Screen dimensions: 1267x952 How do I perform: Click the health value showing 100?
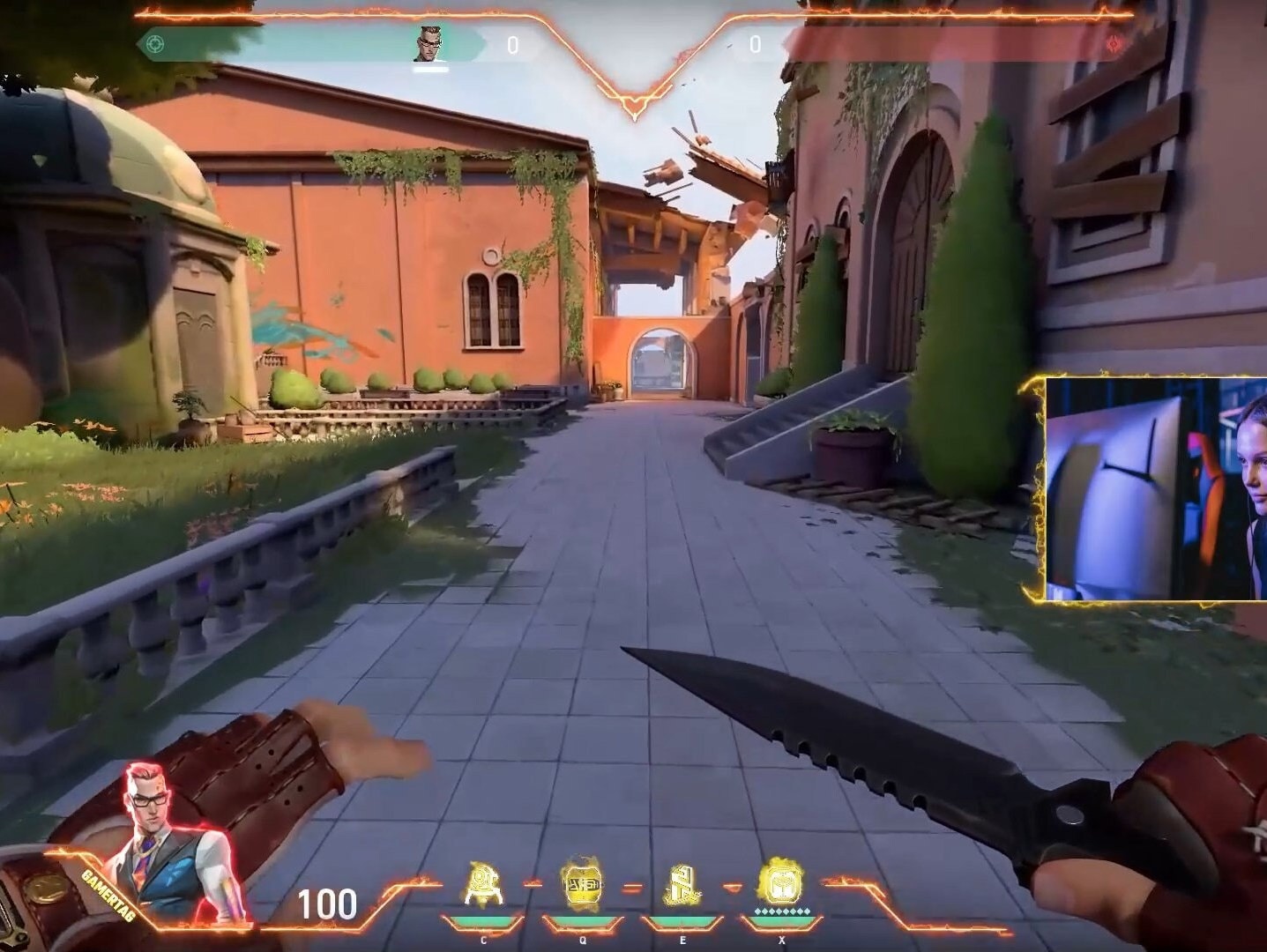tap(328, 904)
